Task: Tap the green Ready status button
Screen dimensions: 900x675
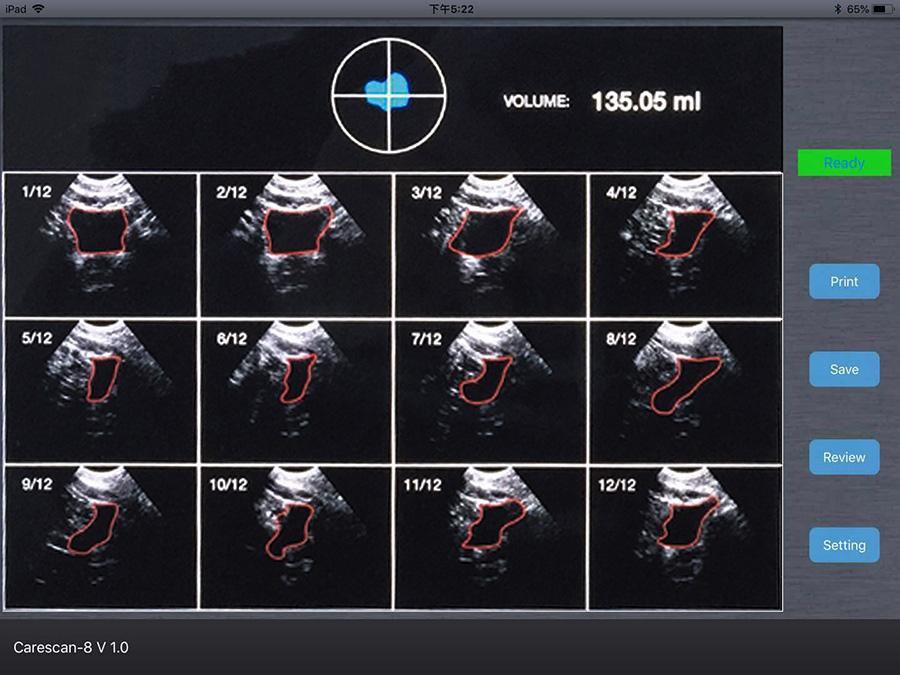Action: 844,163
